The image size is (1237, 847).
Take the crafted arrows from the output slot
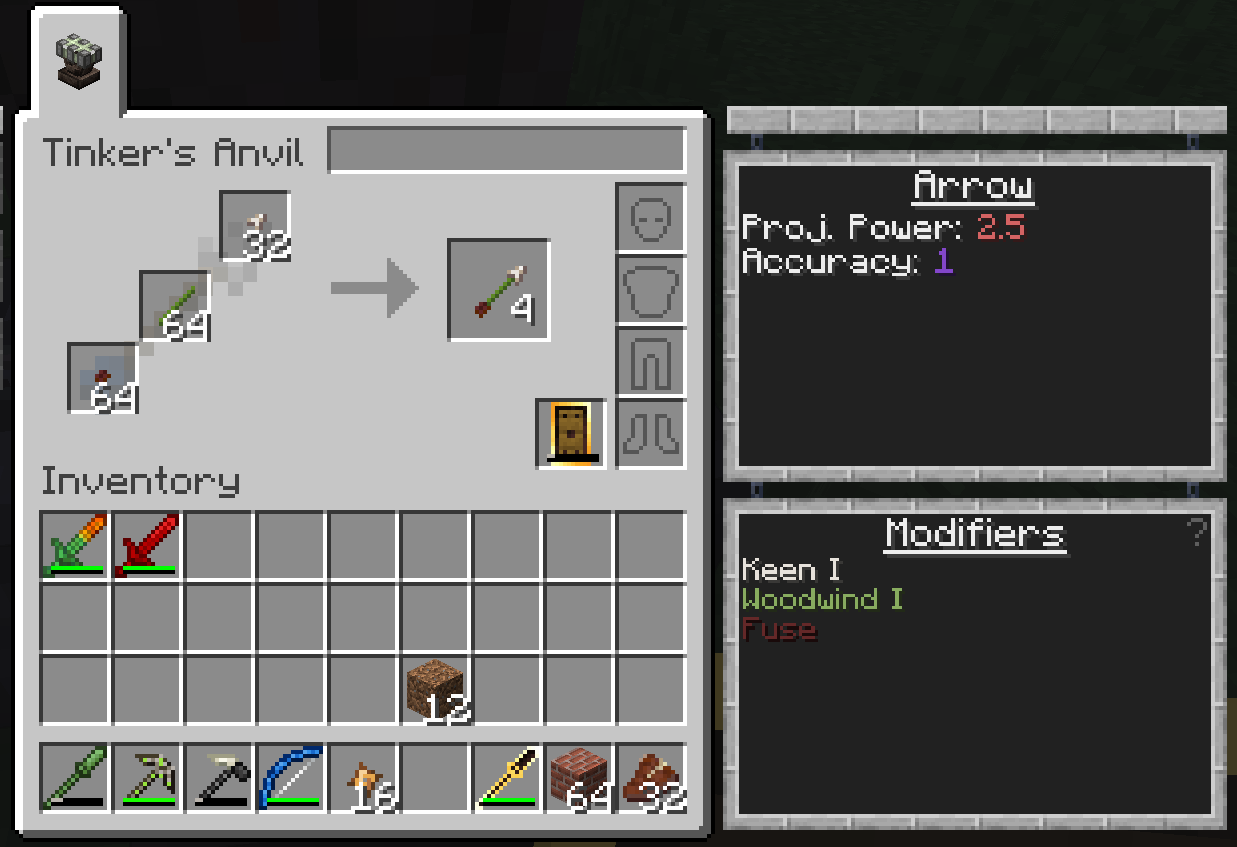click(x=498, y=289)
